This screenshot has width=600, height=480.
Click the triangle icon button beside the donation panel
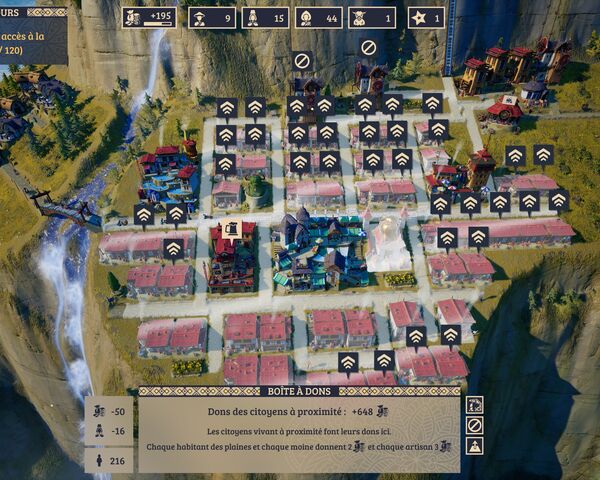point(475,446)
